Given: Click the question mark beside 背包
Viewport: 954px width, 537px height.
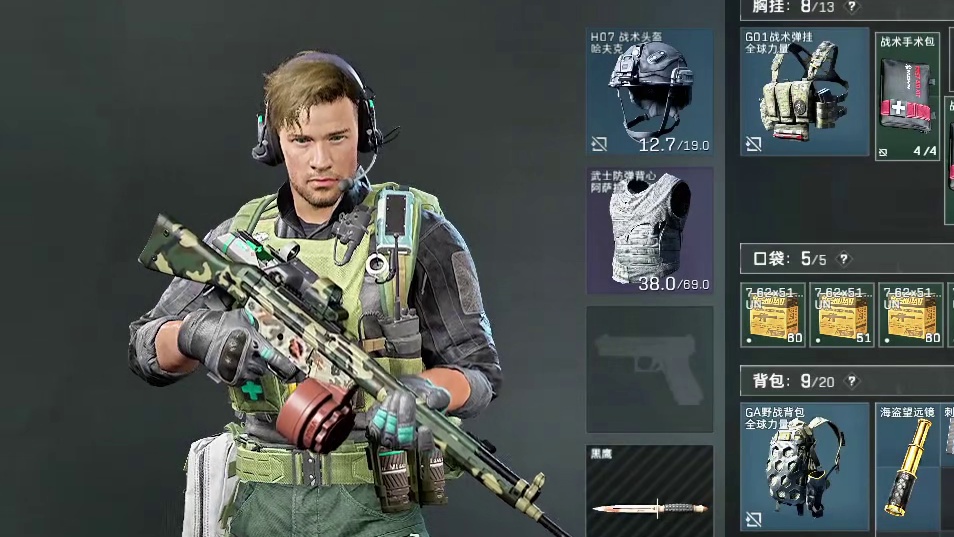Looking at the screenshot, I should coord(852,381).
